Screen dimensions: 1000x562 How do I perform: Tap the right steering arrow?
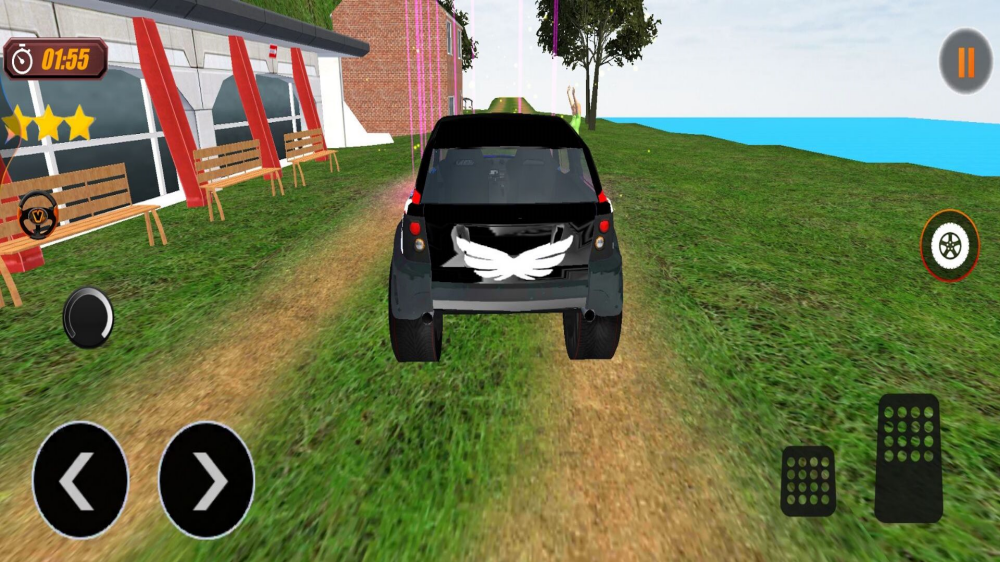point(207,480)
